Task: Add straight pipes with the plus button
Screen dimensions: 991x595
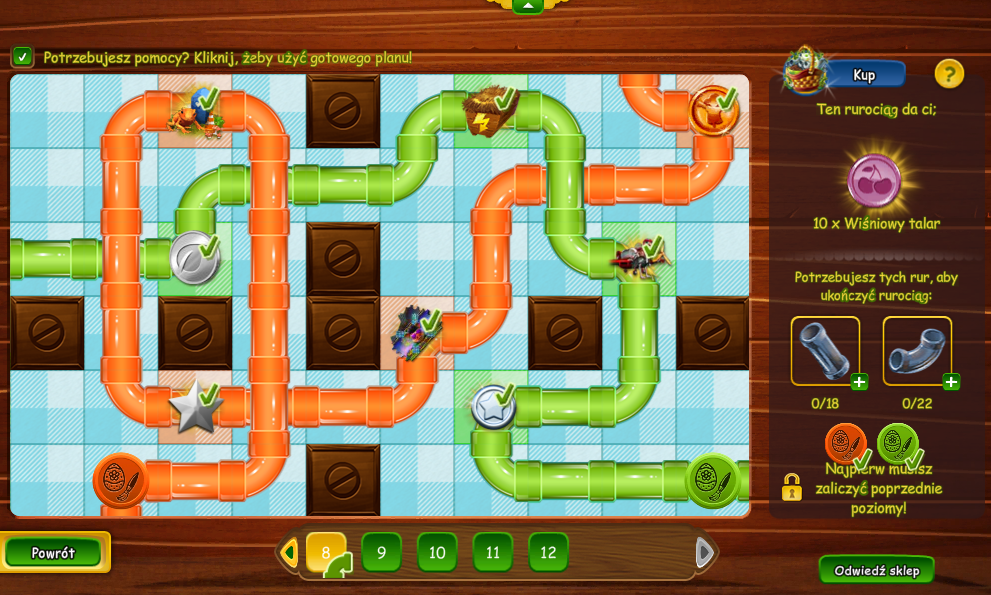Action: point(859,381)
